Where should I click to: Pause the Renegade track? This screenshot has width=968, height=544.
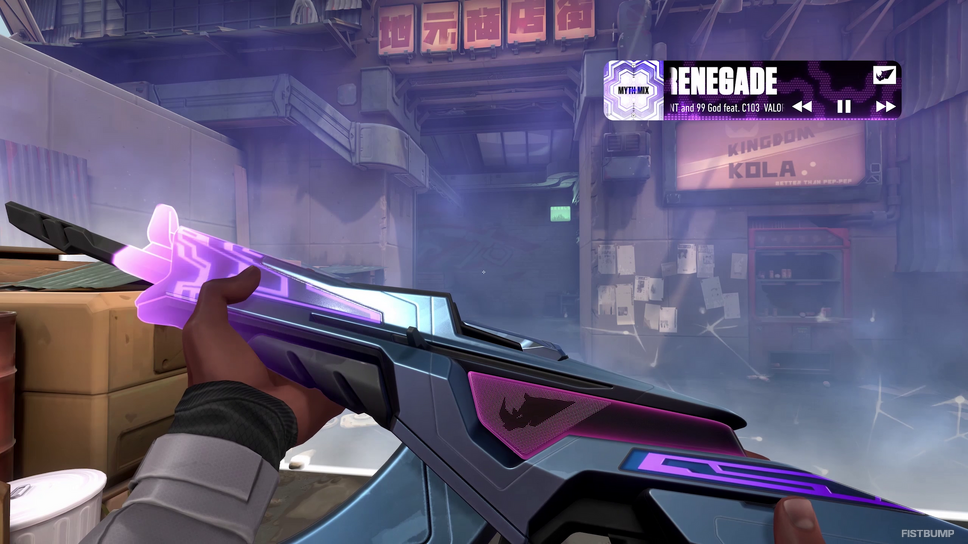(844, 106)
